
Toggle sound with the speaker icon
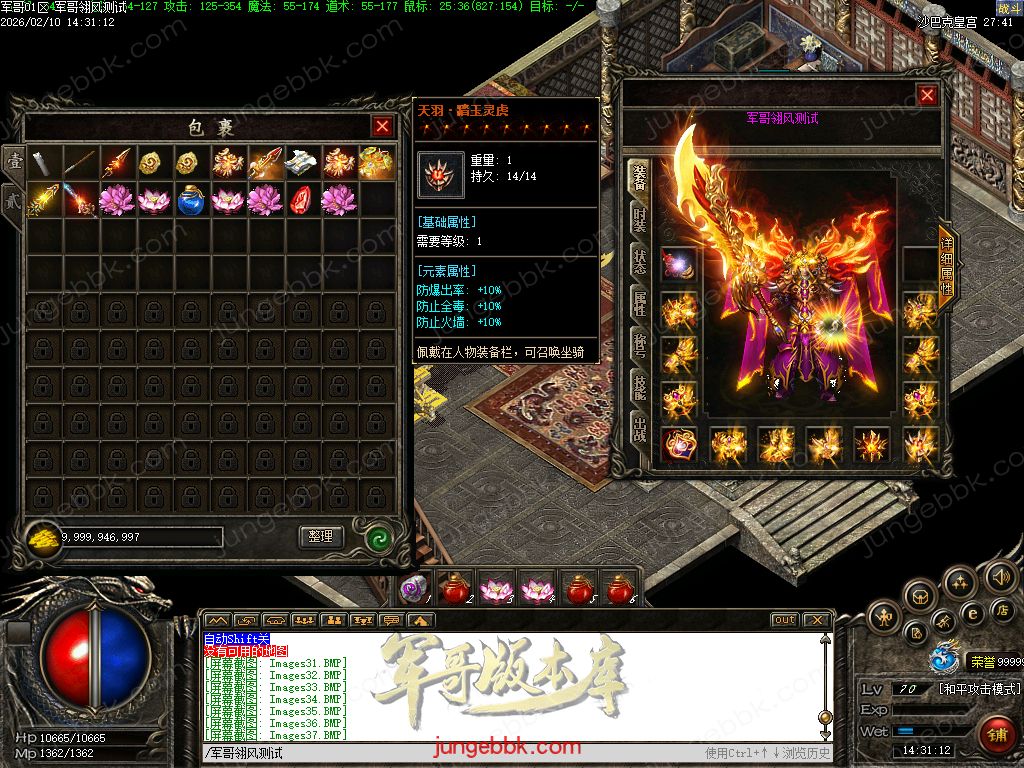point(1000,576)
